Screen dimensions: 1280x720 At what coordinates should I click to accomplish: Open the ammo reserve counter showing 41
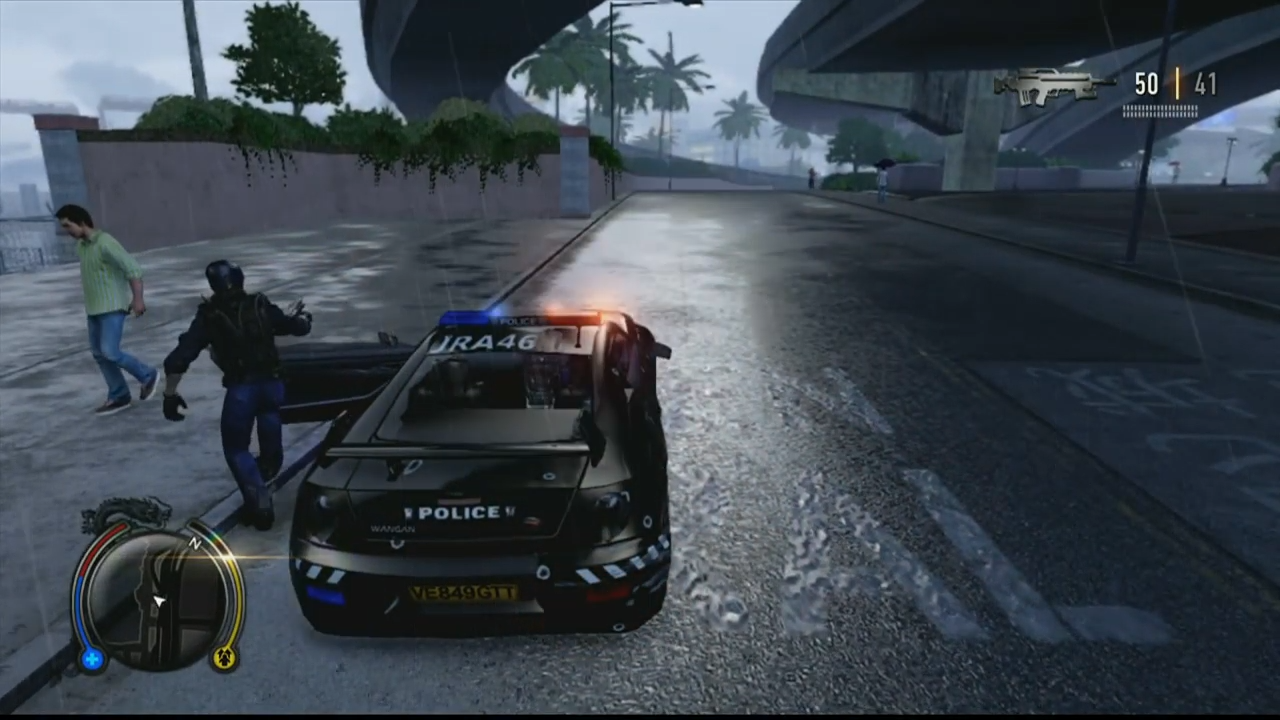(1204, 85)
